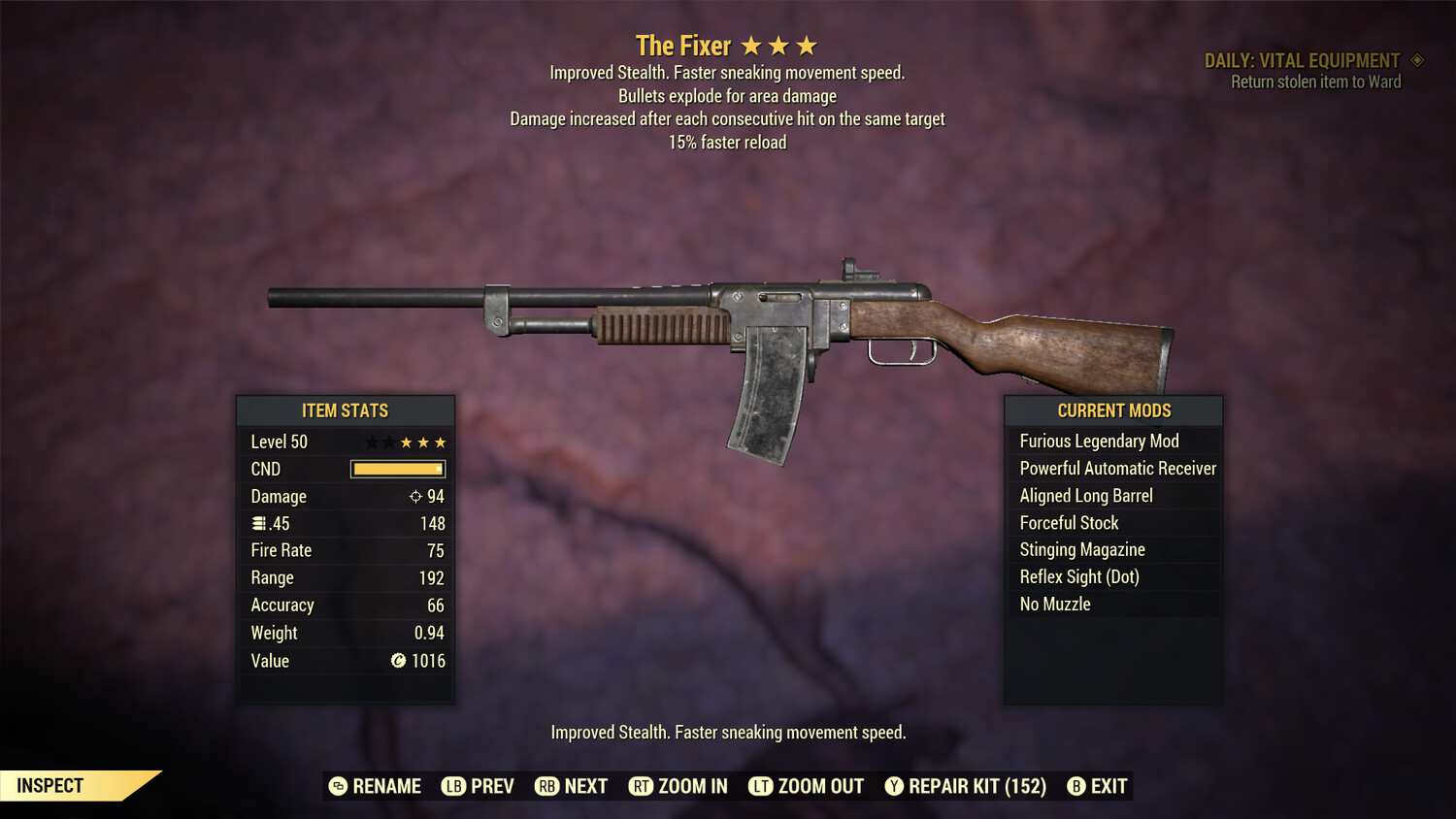Select the LB PREV button icon

click(452, 786)
